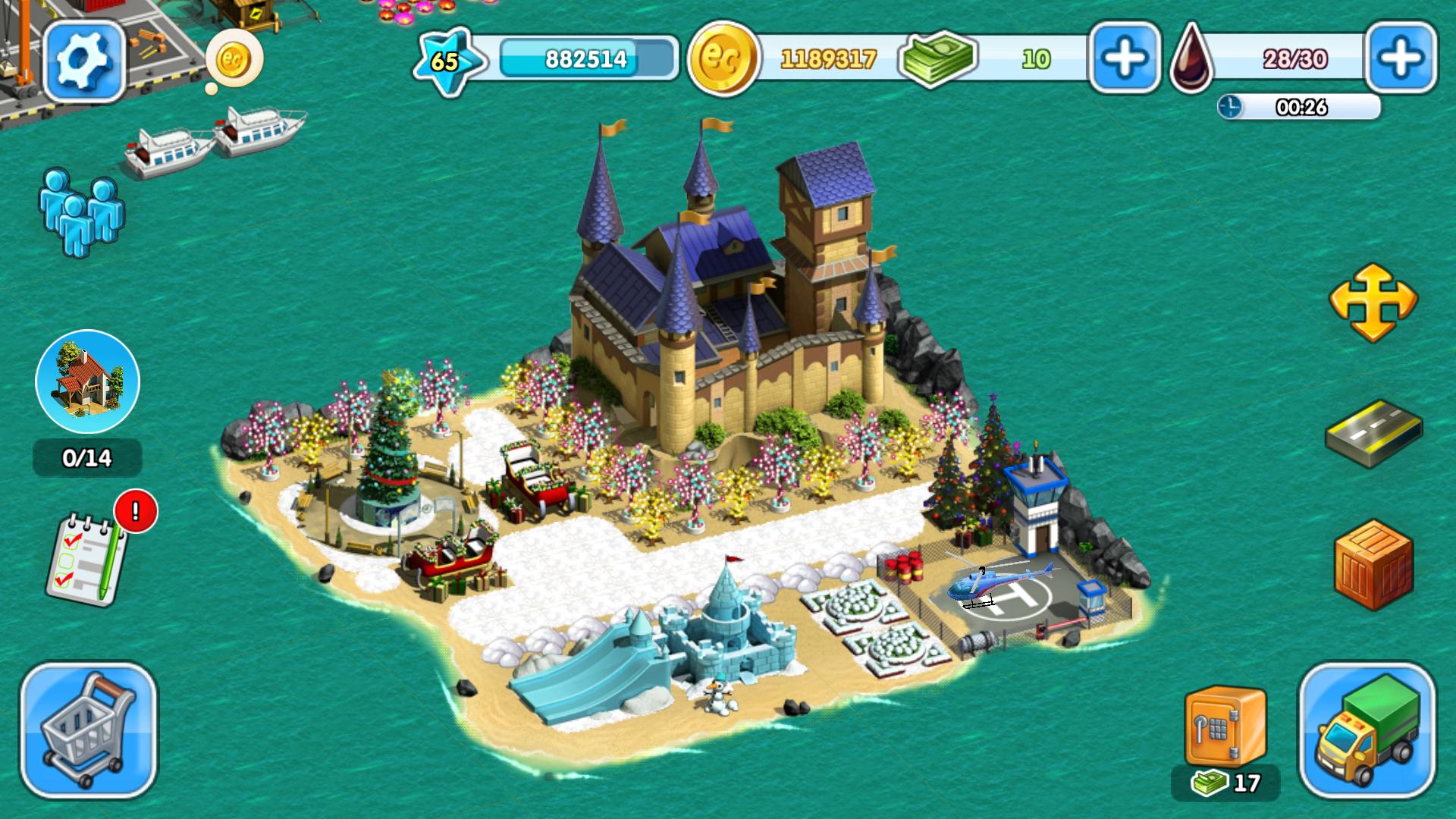
Task: Click the ec coin bubble near the dock
Action: [x=235, y=59]
